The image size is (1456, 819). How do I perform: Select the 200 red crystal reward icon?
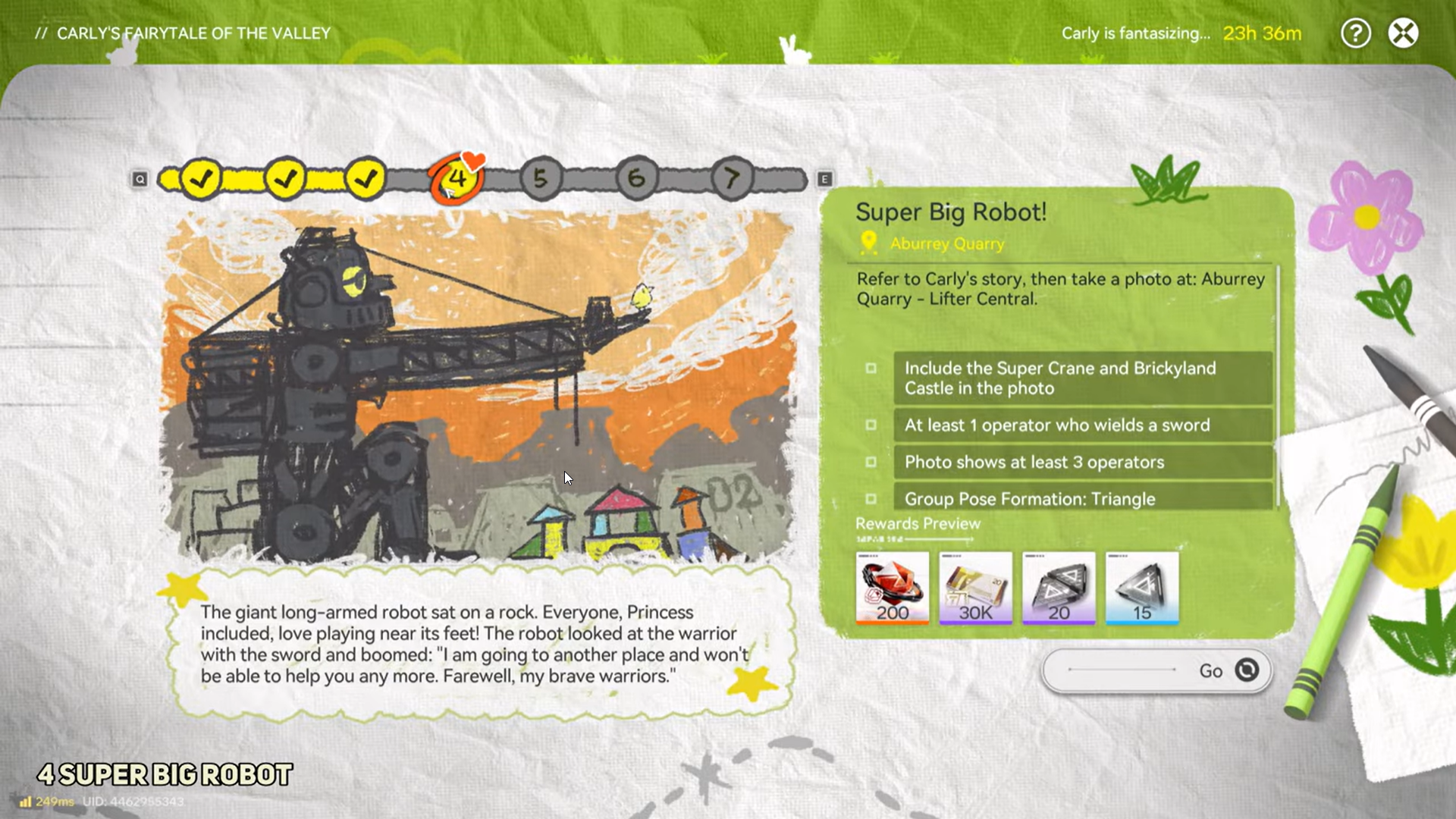892,588
